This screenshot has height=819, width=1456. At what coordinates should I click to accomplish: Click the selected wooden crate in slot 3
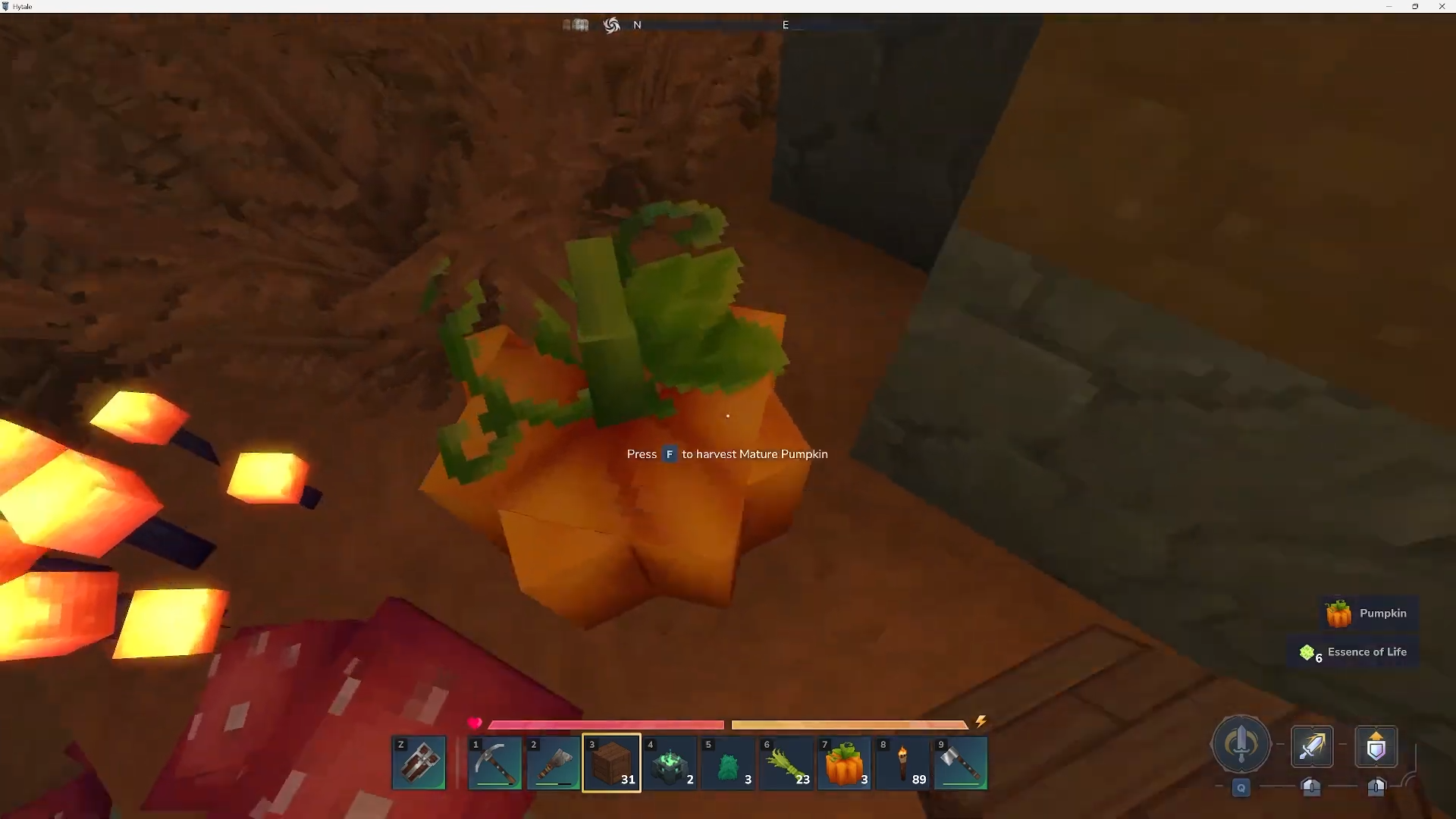click(611, 763)
